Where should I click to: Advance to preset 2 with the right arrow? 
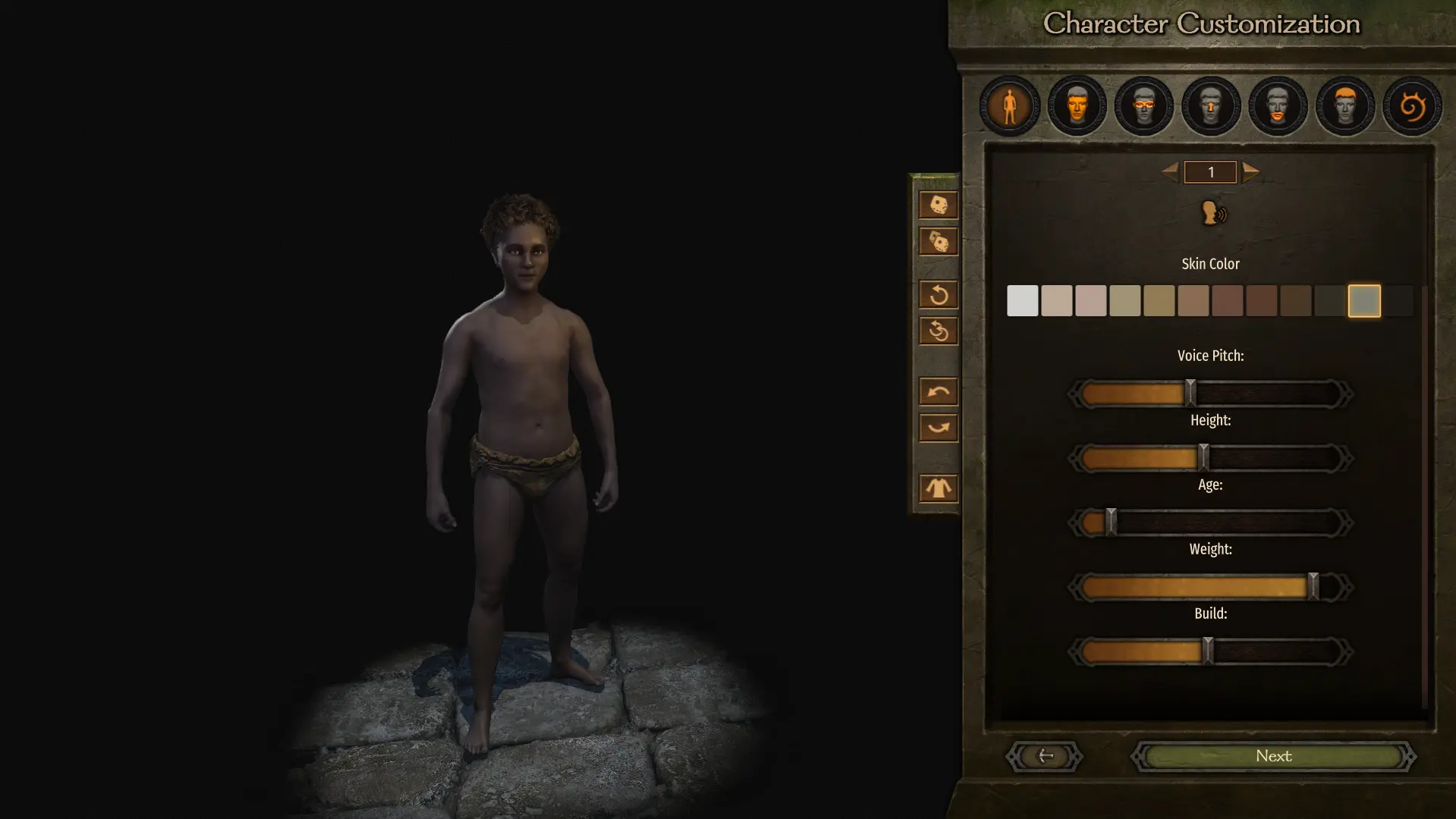click(x=1250, y=171)
